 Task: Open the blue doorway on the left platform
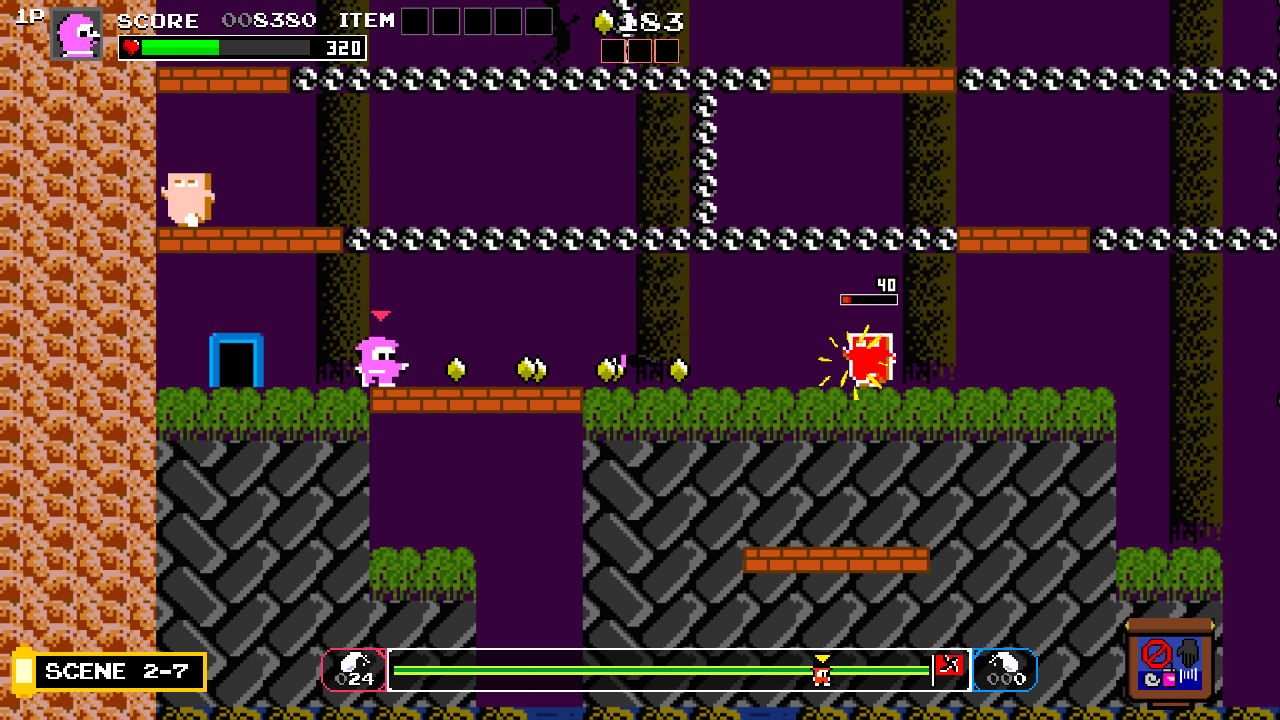point(234,359)
